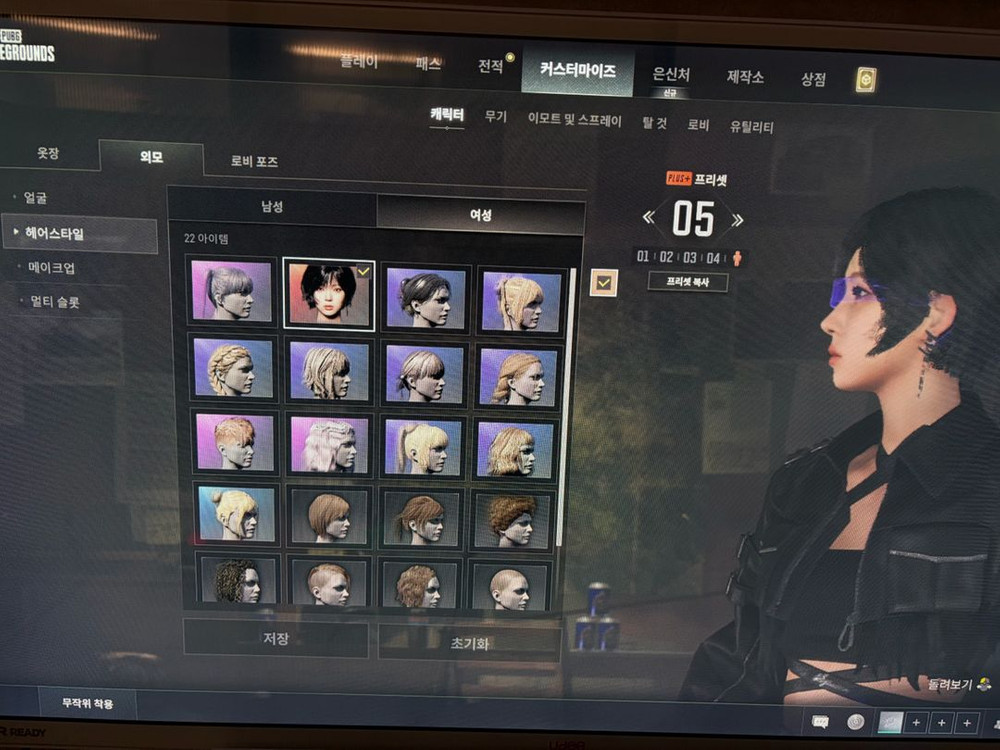
Task: Go to the previous preset with left arrow
Action: click(649, 217)
